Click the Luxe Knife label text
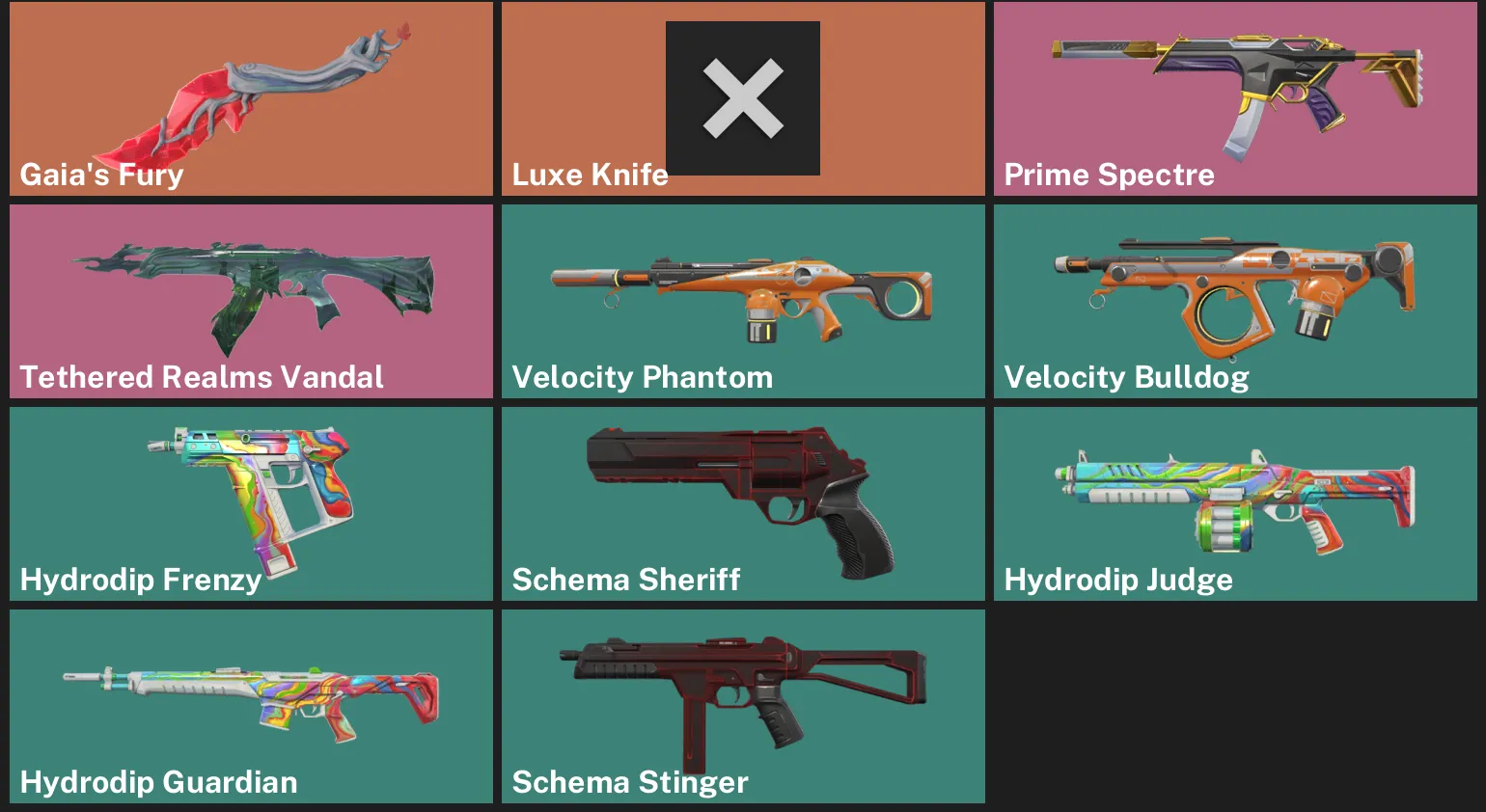The width and height of the screenshot is (1486, 812). (589, 176)
